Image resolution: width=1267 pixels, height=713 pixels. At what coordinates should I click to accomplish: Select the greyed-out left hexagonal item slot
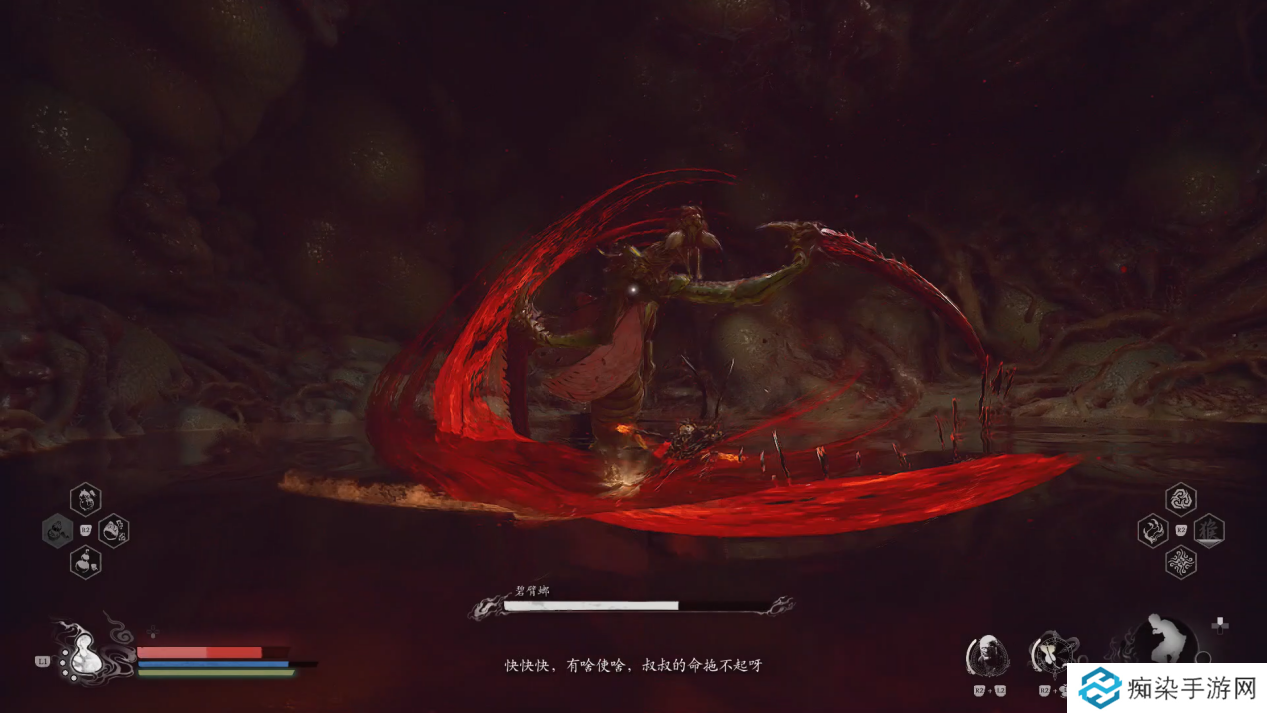coord(57,530)
